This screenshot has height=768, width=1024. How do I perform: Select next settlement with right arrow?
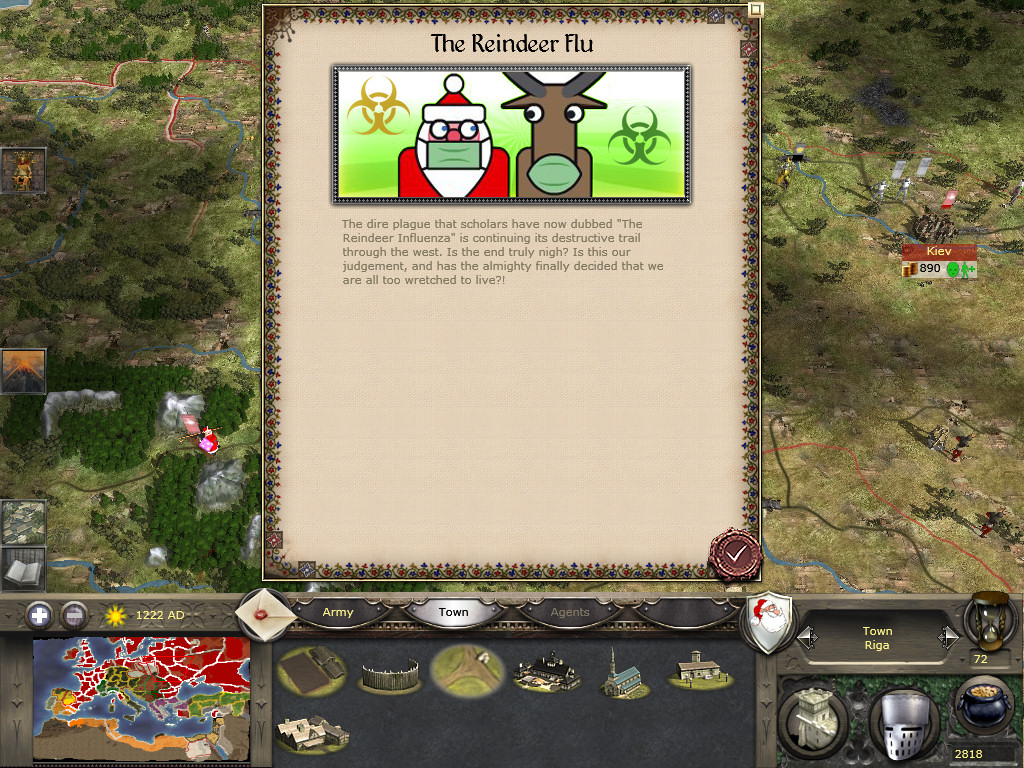click(x=947, y=636)
